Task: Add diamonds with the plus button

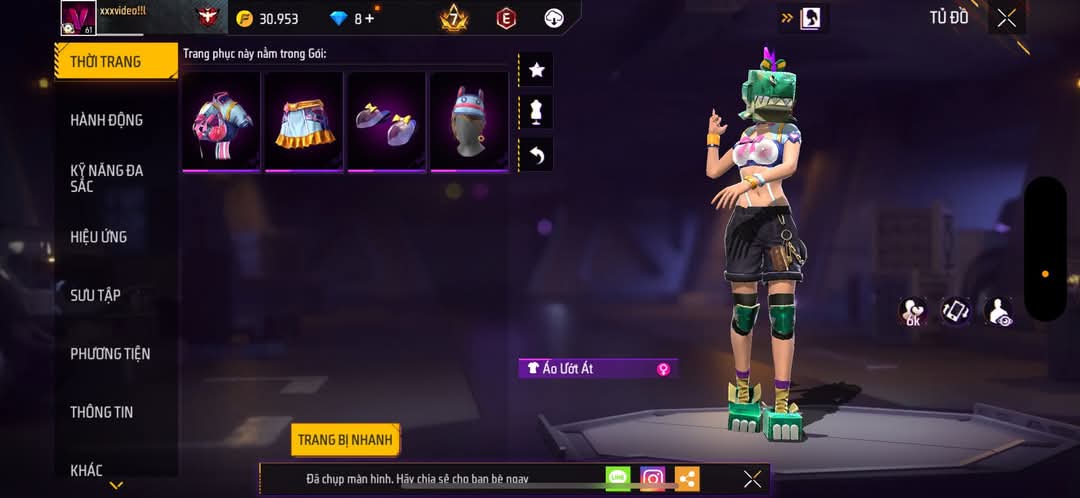Action: point(370,18)
